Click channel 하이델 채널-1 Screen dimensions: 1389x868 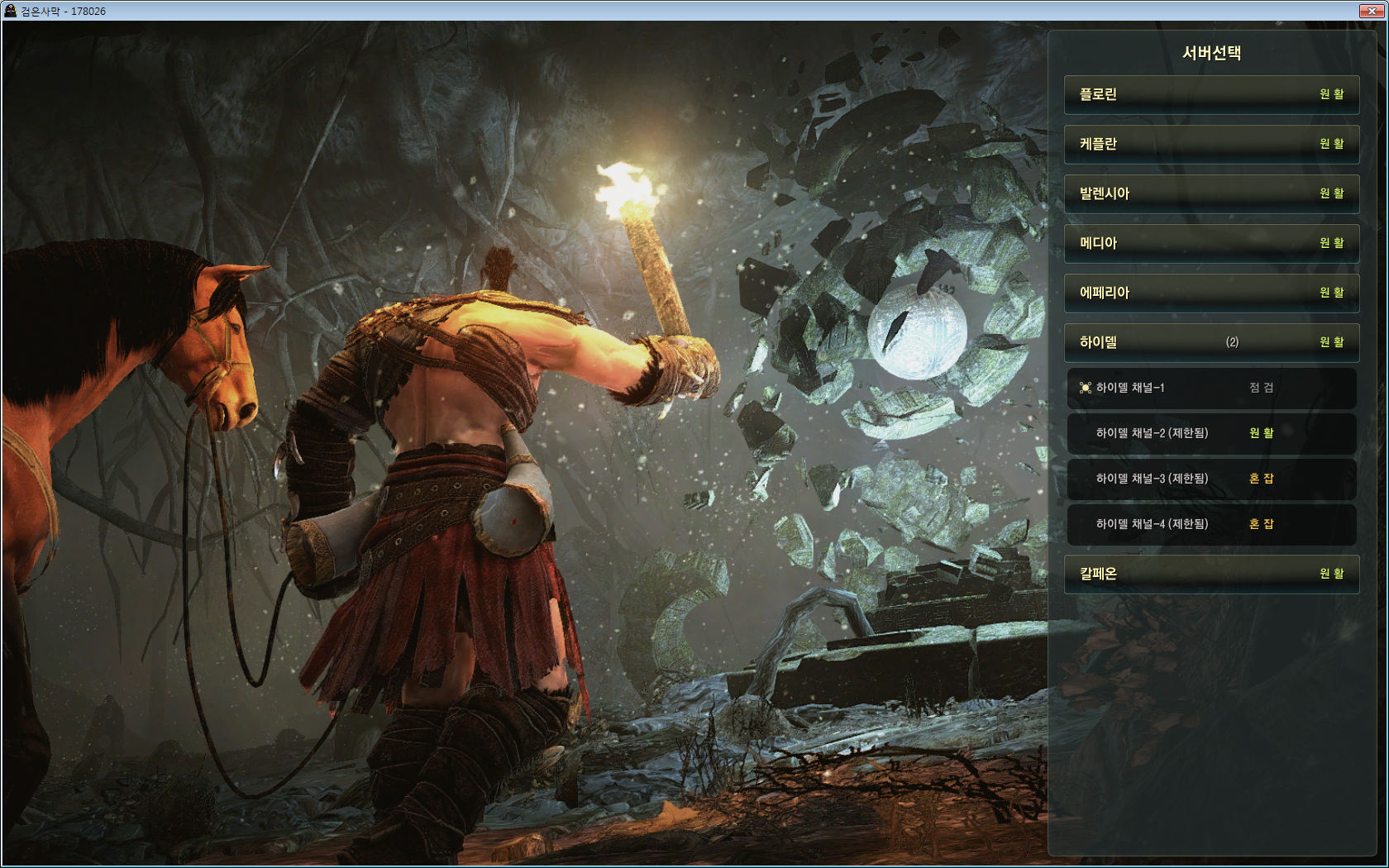tap(1211, 389)
